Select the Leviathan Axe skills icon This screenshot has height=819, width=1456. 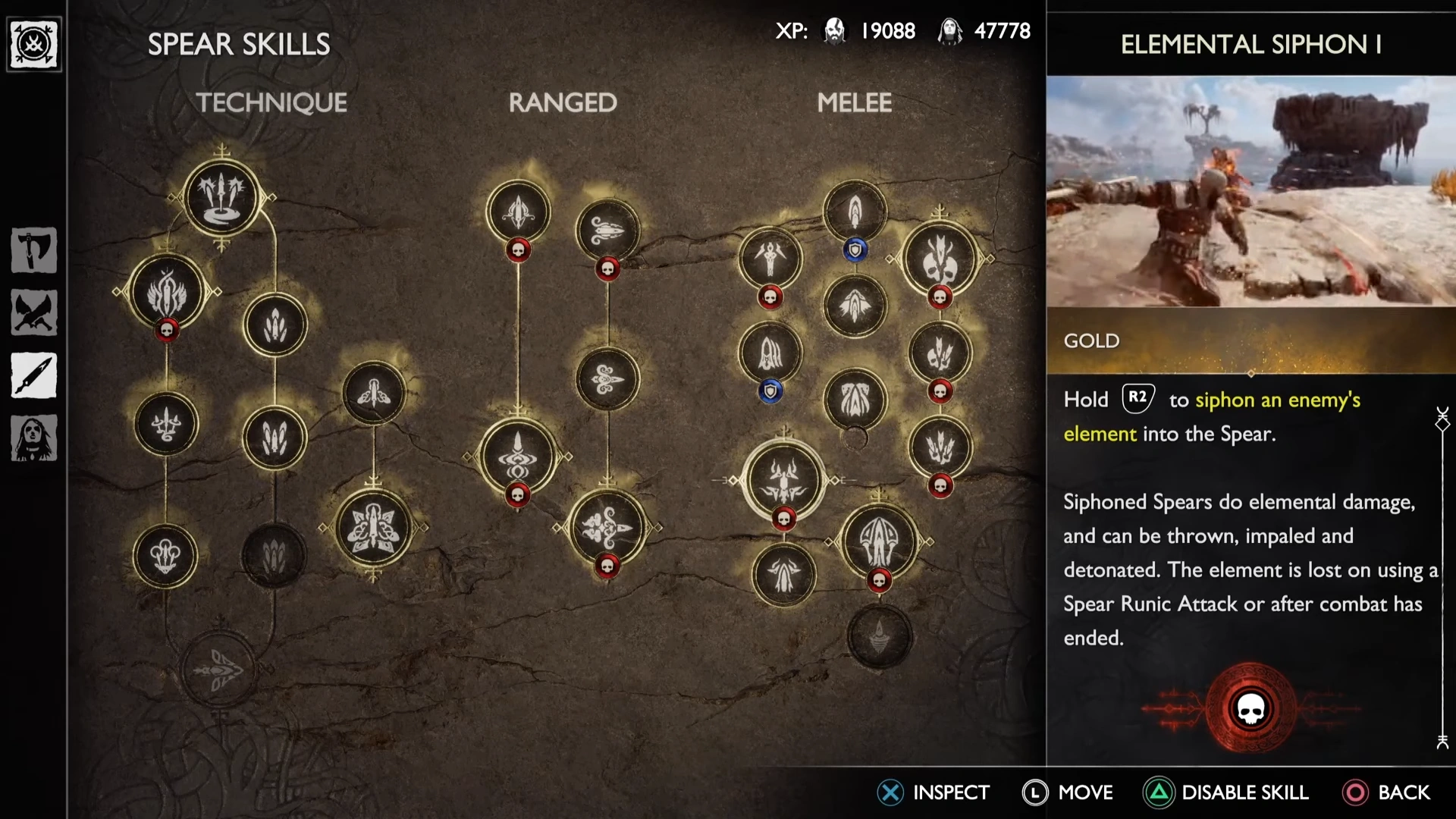[x=34, y=249]
